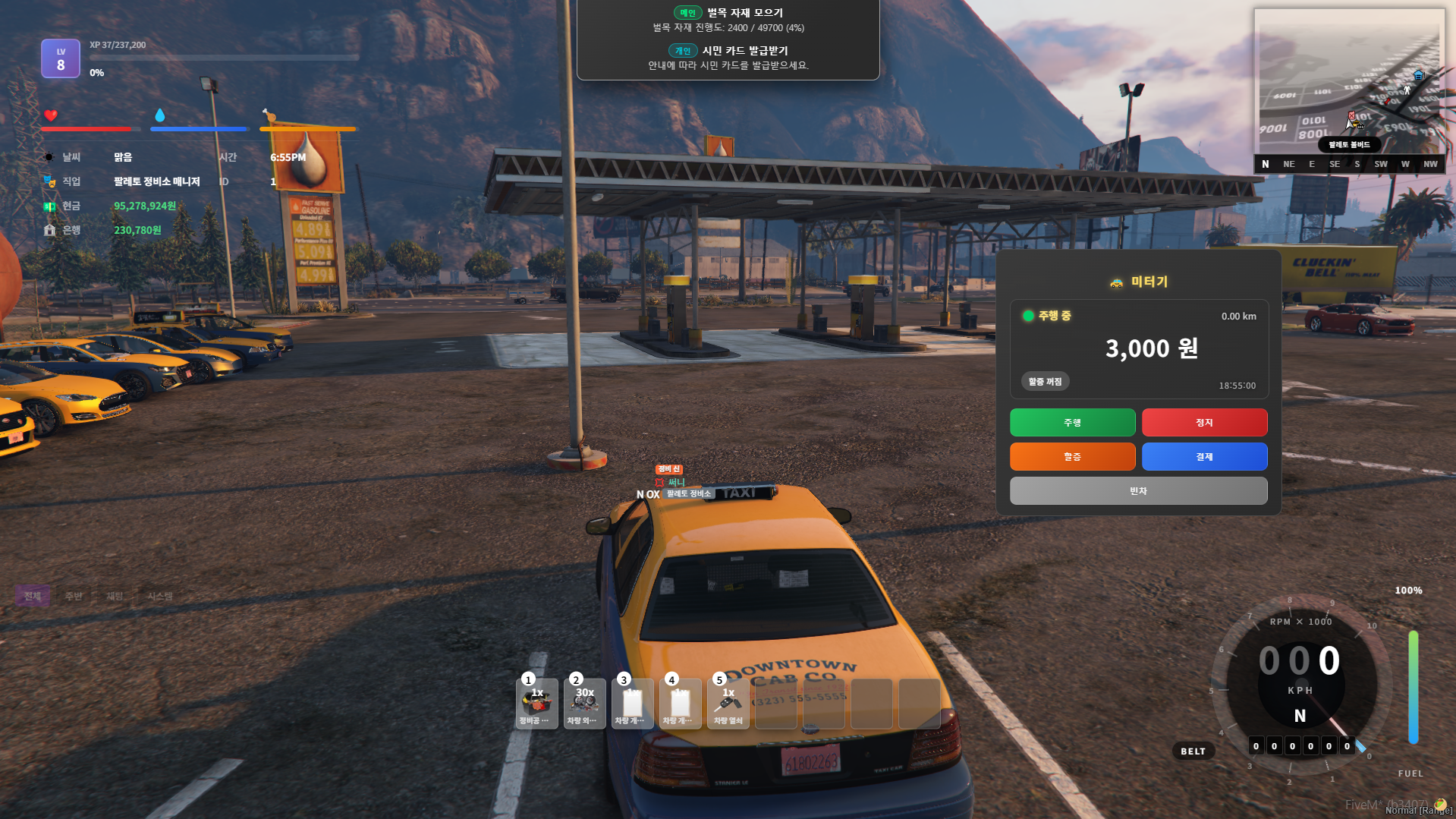Select the 30x vehicle parts in hotbar slot 2
This screenshot has width=1456, height=819.
[x=584, y=703]
